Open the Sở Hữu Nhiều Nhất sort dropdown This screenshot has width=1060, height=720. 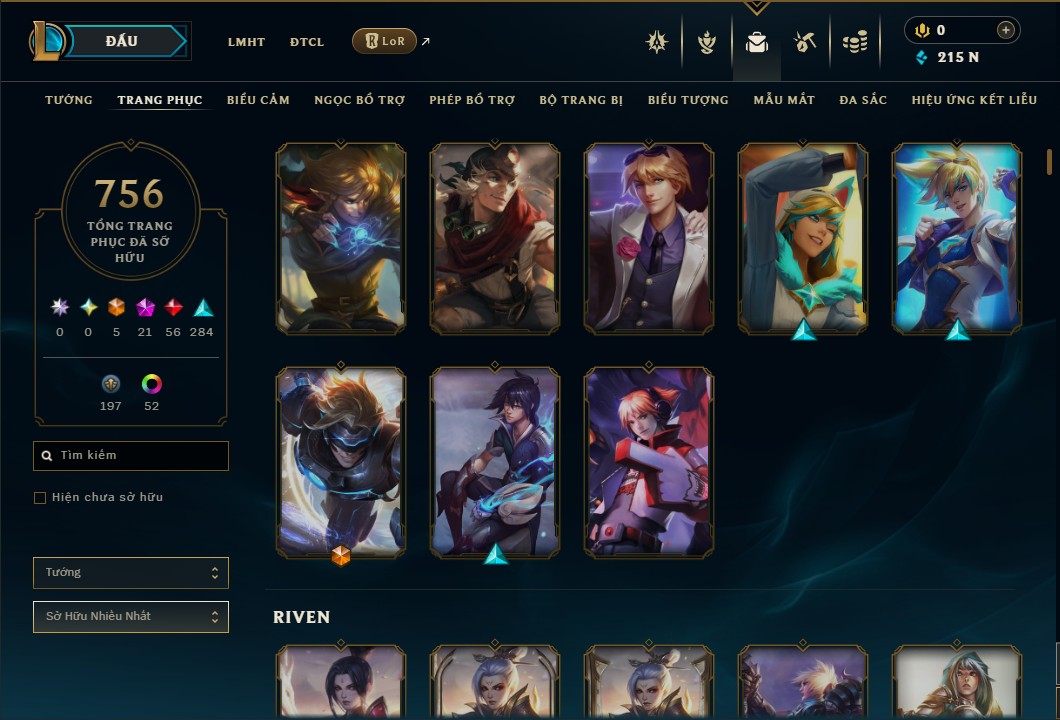pyautogui.click(x=131, y=617)
